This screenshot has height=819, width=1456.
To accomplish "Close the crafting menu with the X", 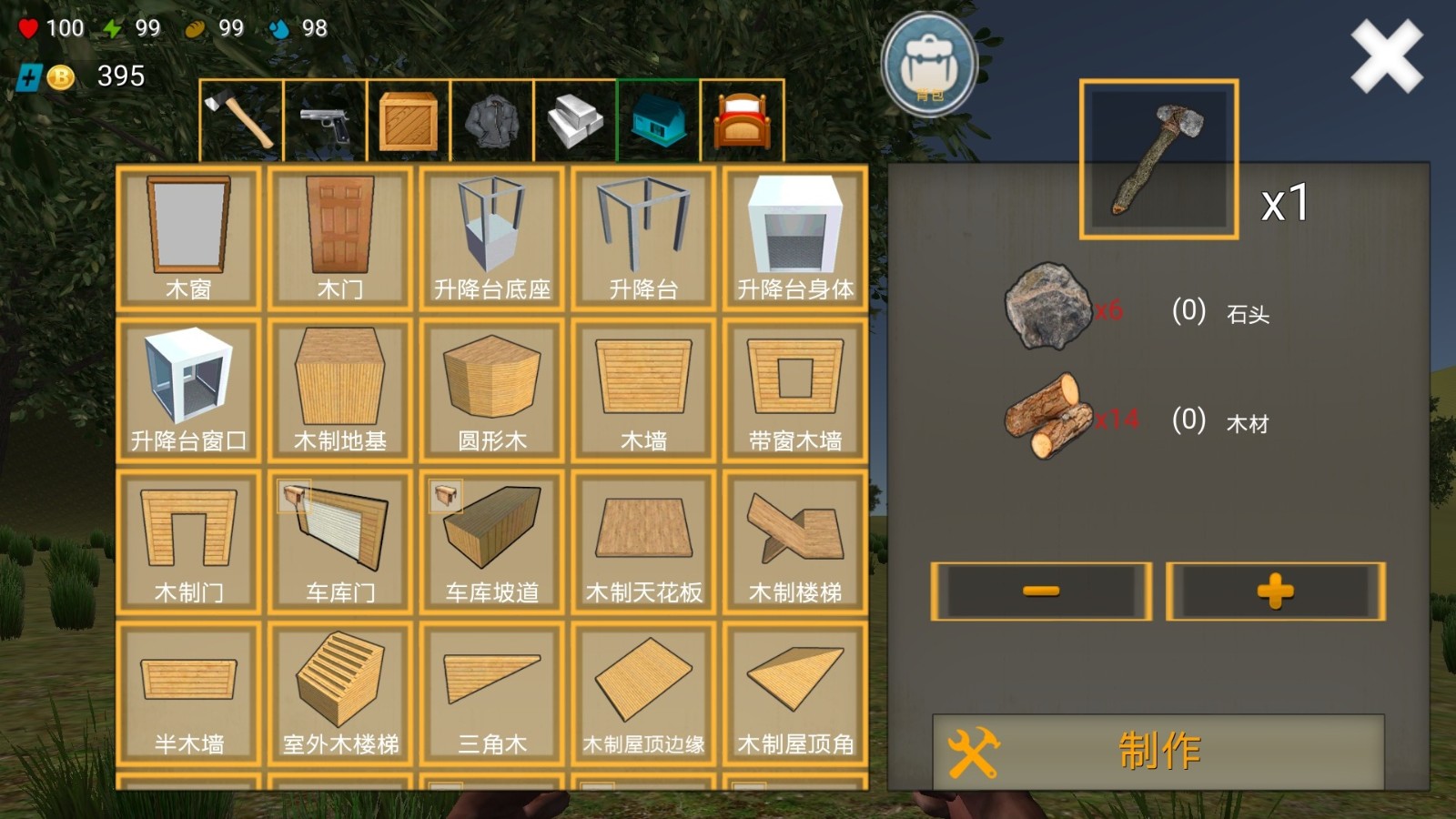I will point(1386,56).
